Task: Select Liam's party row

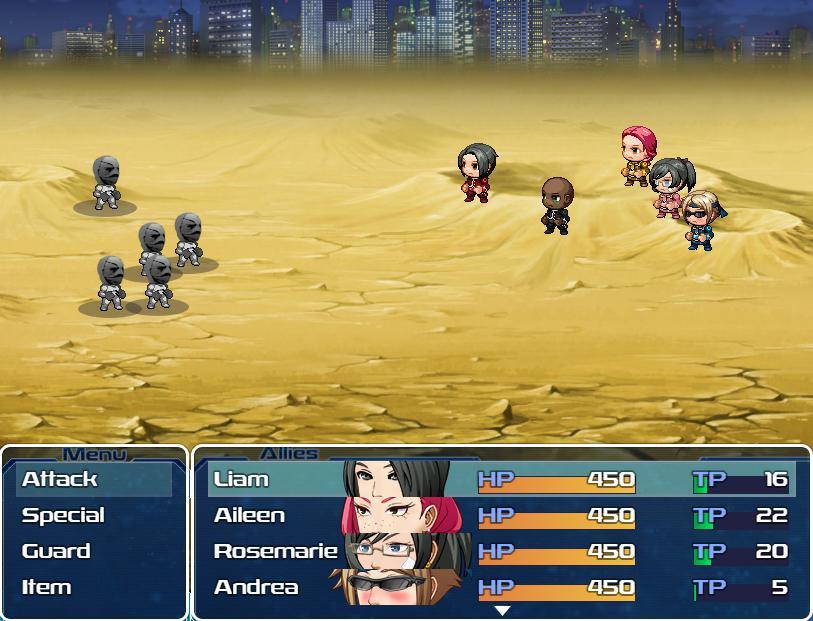Action: tap(501, 479)
